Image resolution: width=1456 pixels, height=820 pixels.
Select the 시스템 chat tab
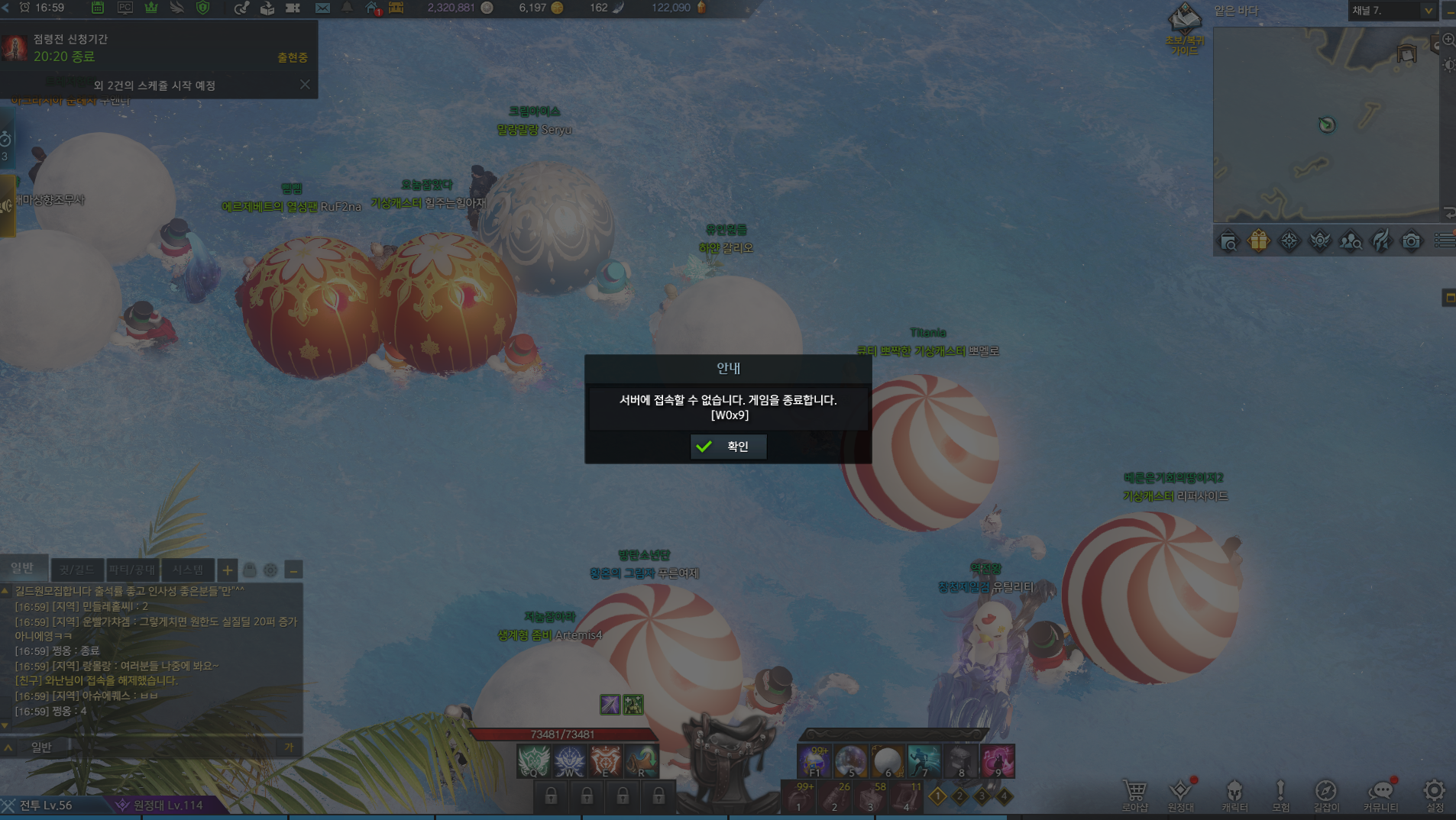point(187,570)
